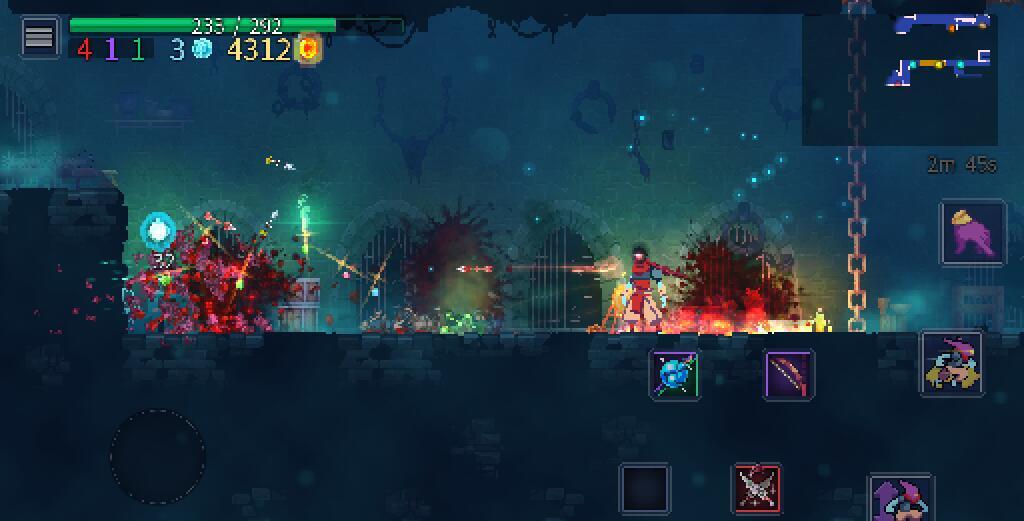Tap the dodge roll action button
The height and width of the screenshot is (521, 1024).
[x=951, y=364]
